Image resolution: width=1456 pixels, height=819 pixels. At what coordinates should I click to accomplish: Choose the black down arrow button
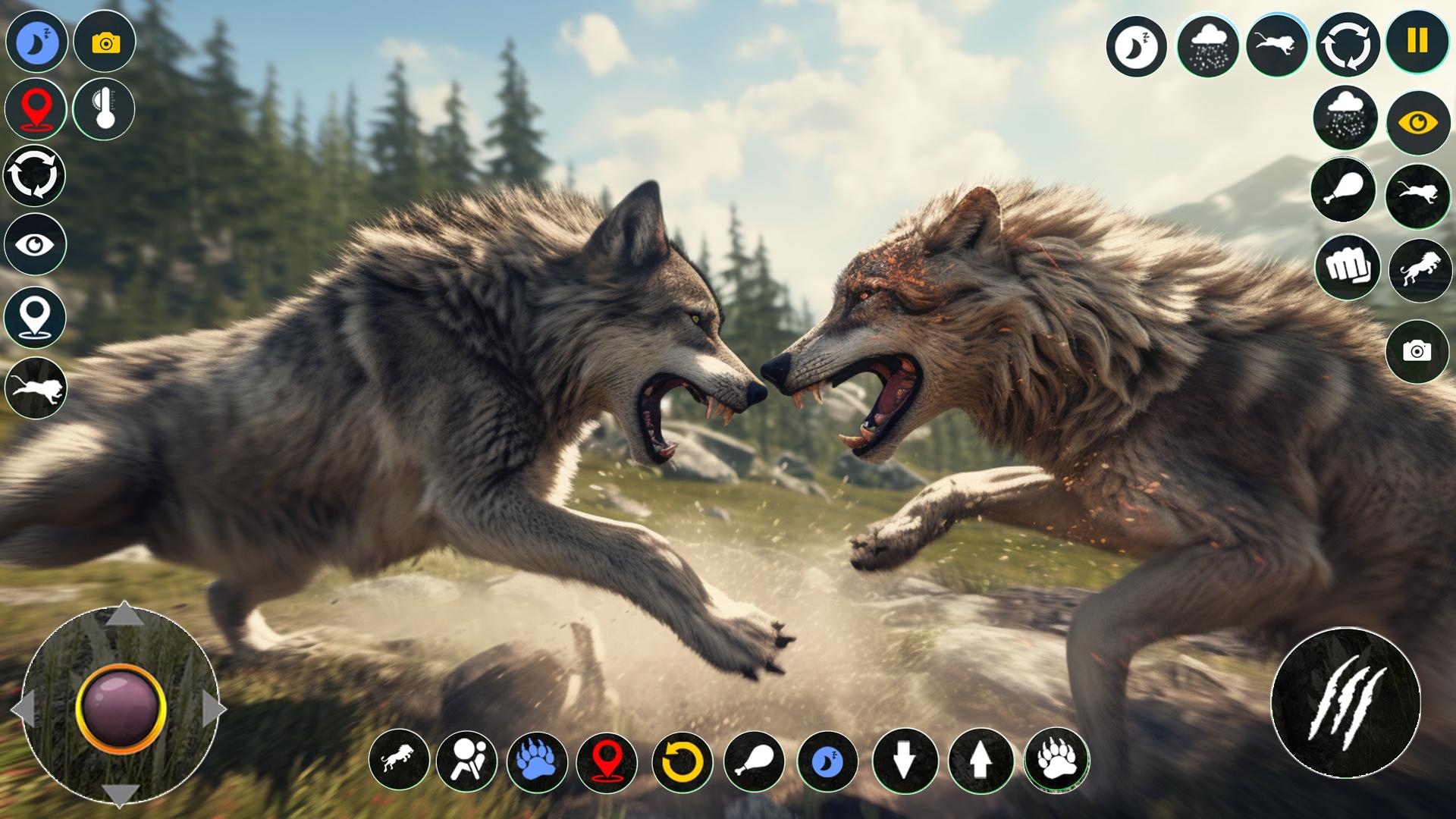[x=903, y=761]
